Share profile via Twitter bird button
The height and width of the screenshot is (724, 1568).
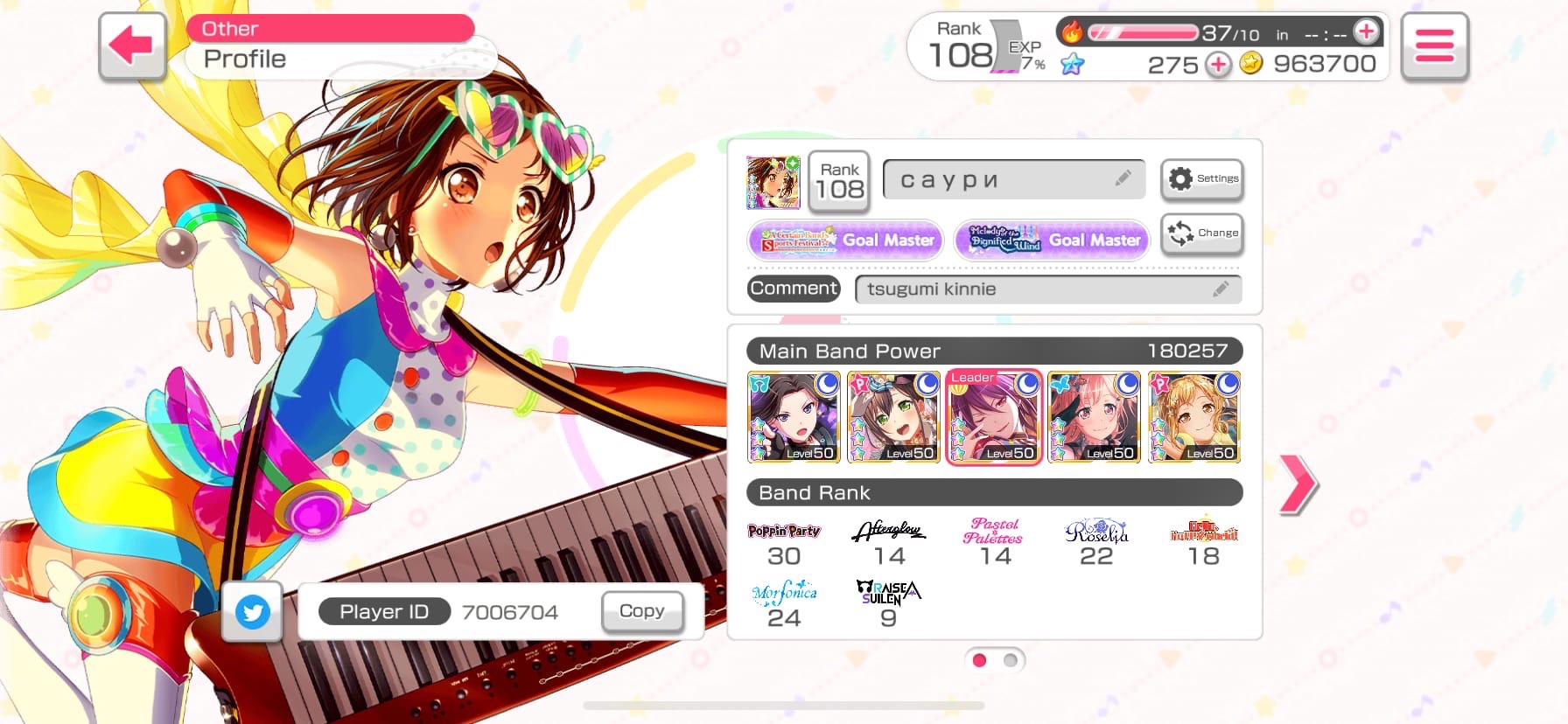tap(253, 611)
